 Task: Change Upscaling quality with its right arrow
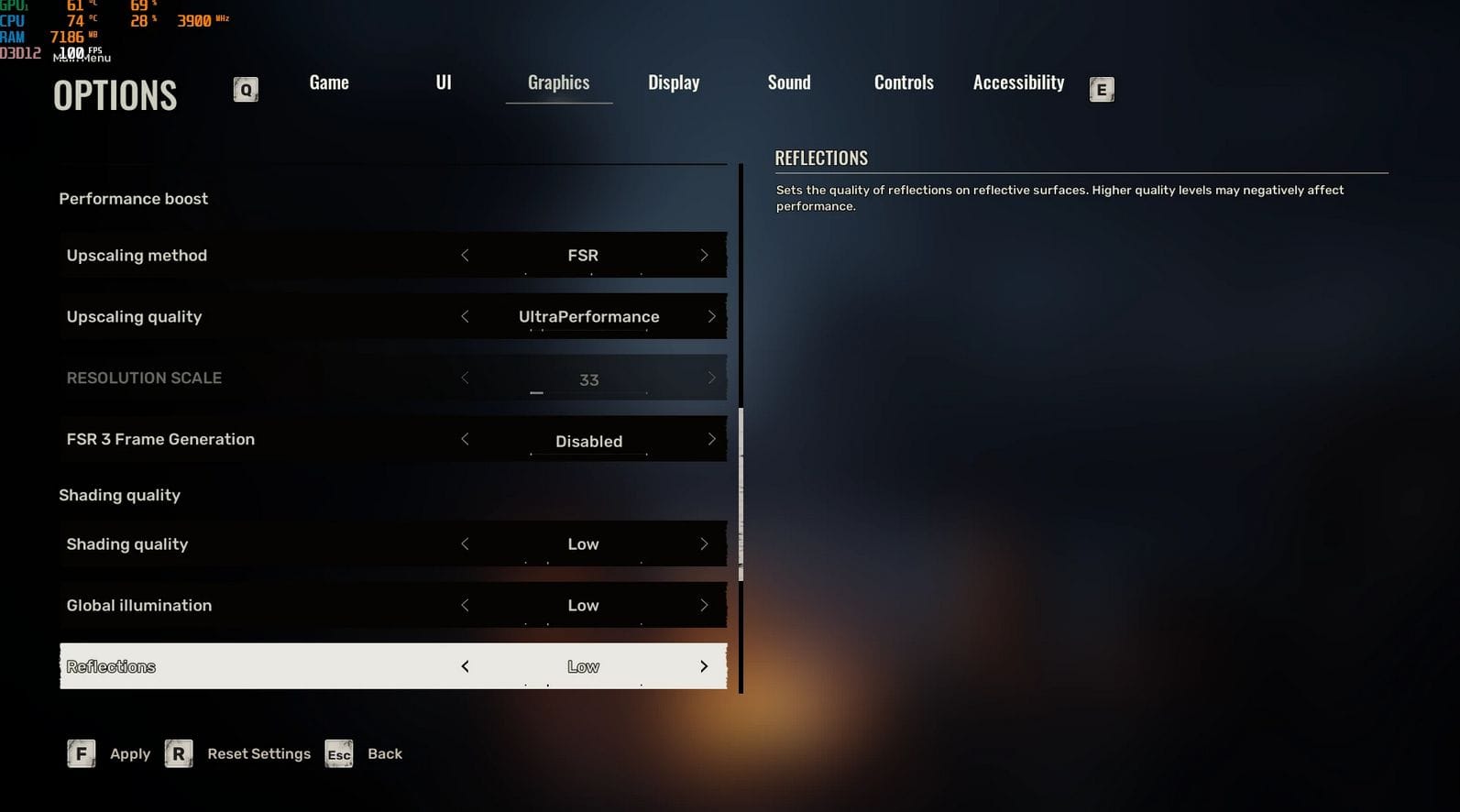point(711,317)
